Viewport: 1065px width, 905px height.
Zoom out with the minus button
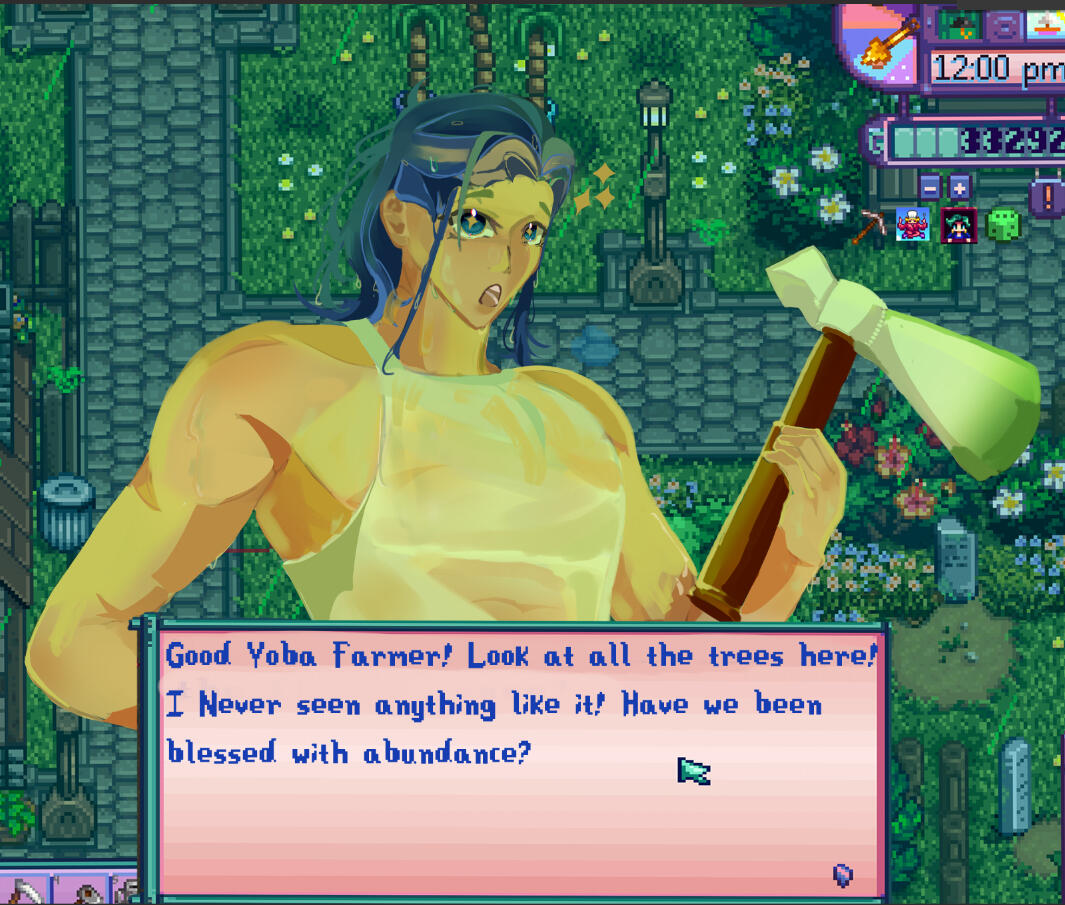tap(930, 187)
